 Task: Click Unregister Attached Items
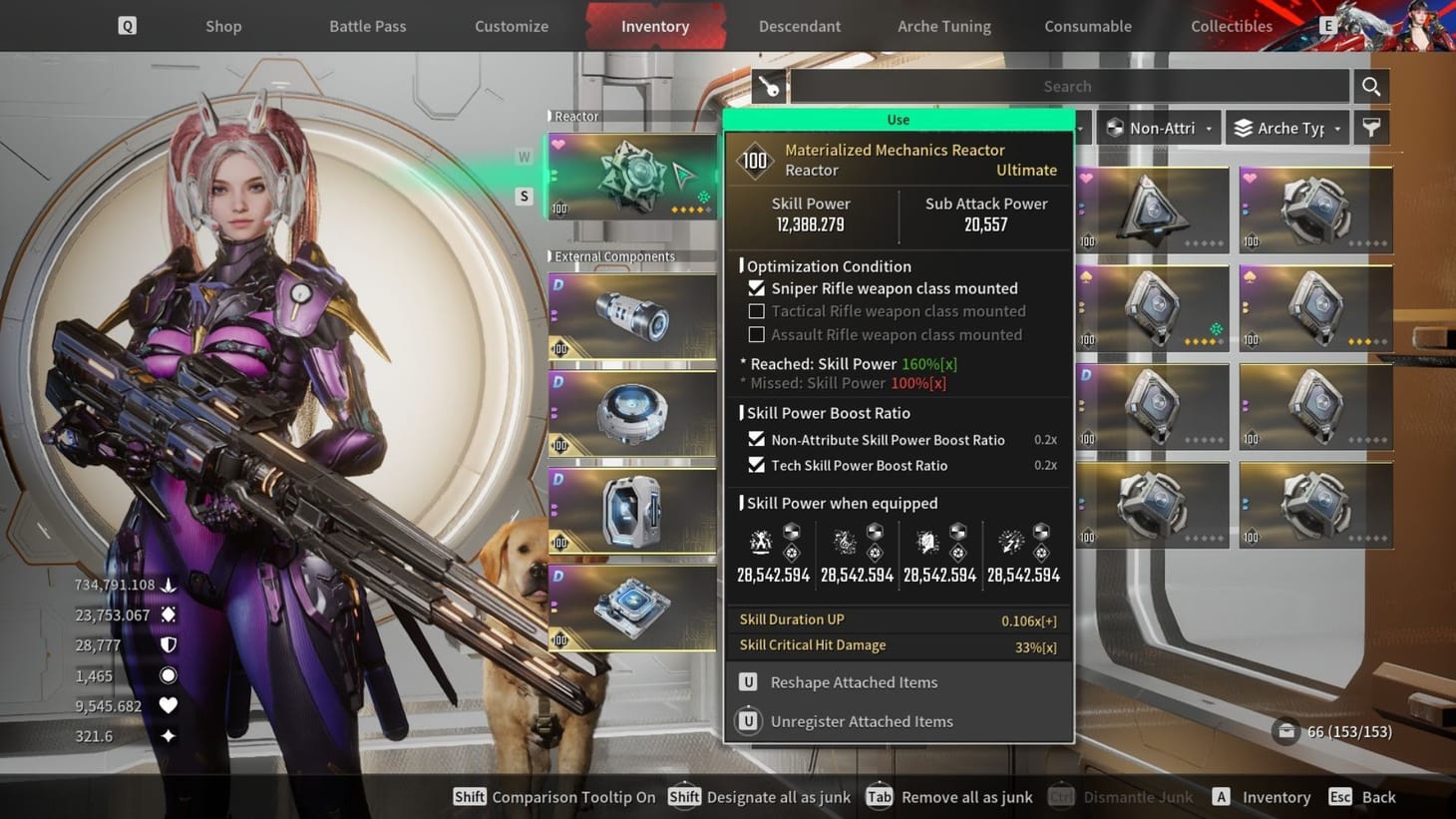coord(861,720)
